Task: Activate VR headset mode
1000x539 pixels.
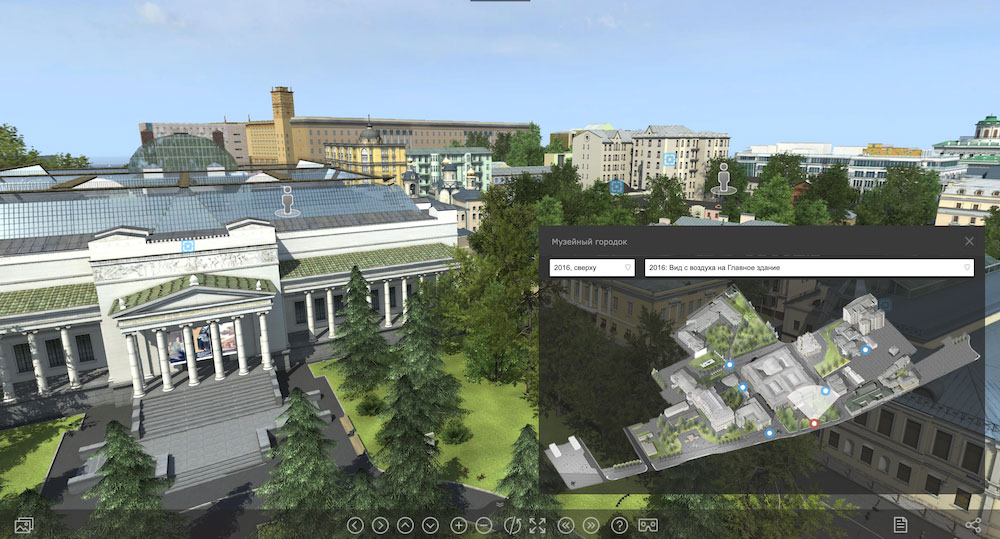Action: coord(648,525)
